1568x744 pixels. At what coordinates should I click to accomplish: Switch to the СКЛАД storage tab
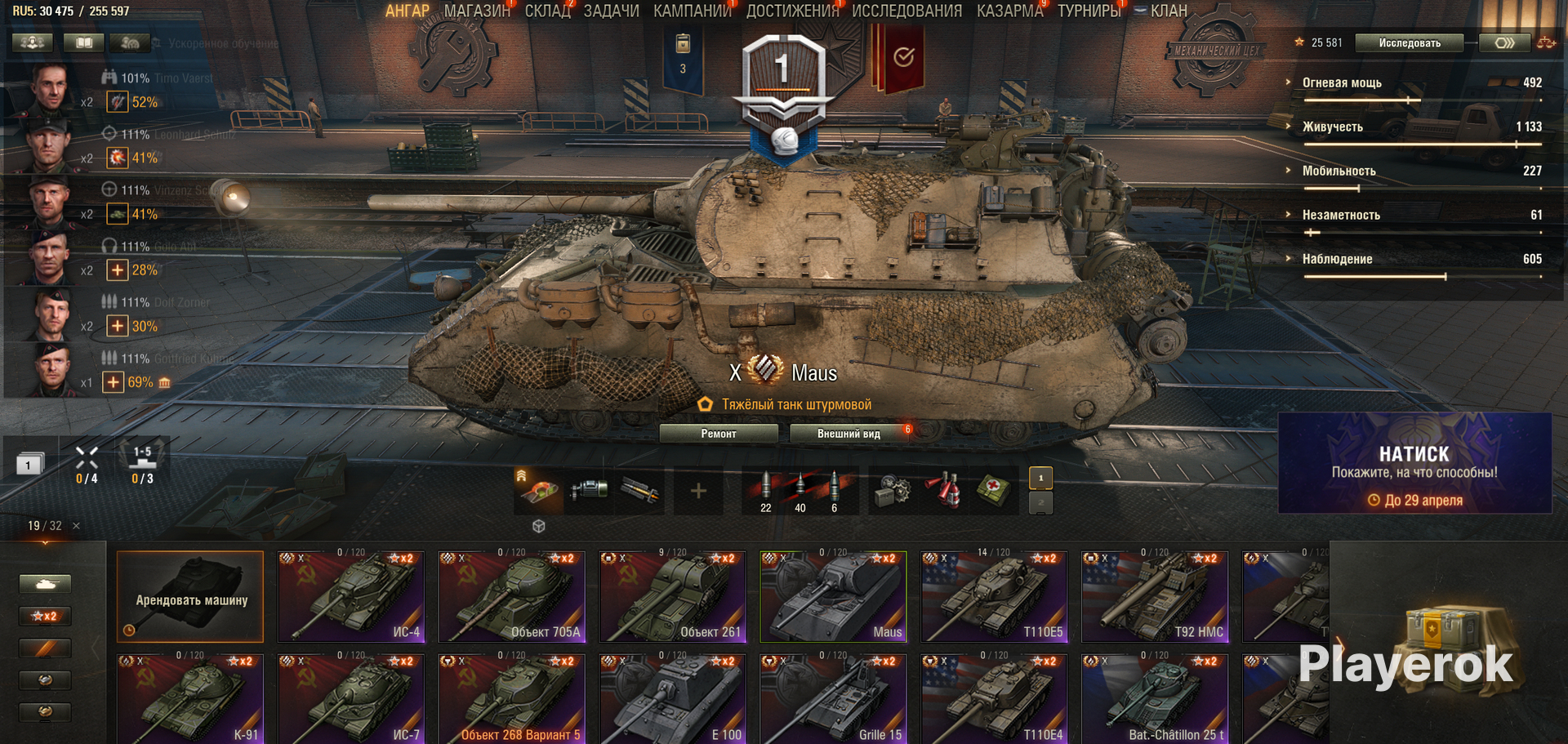tap(547, 11)
